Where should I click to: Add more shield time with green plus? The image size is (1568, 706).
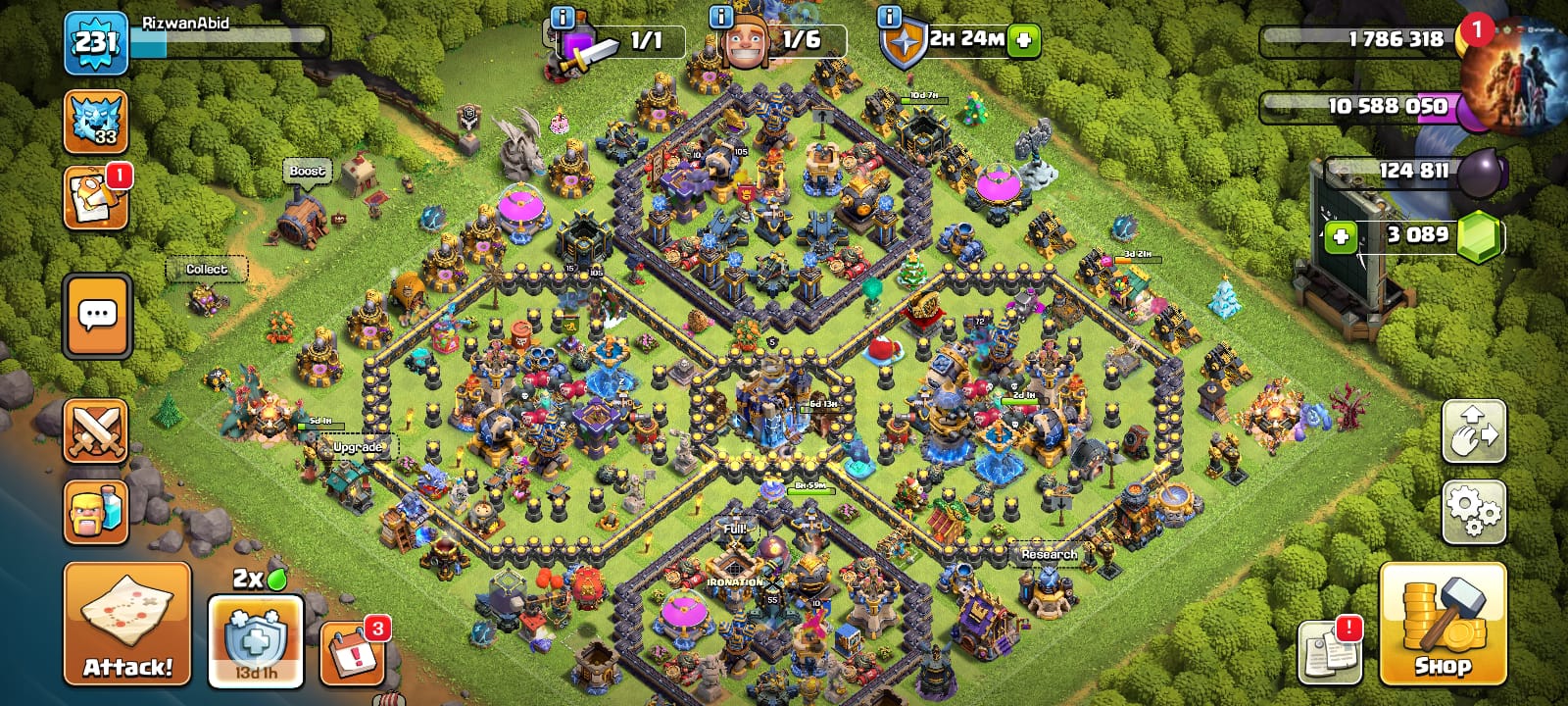coord(1024,40)
